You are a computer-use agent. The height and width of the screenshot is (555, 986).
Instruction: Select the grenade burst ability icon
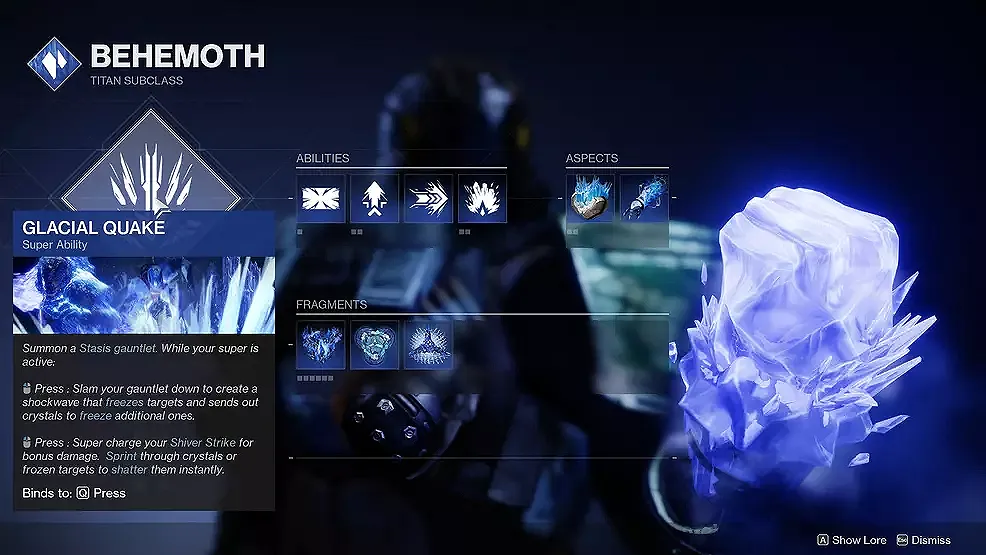(482, 198)
